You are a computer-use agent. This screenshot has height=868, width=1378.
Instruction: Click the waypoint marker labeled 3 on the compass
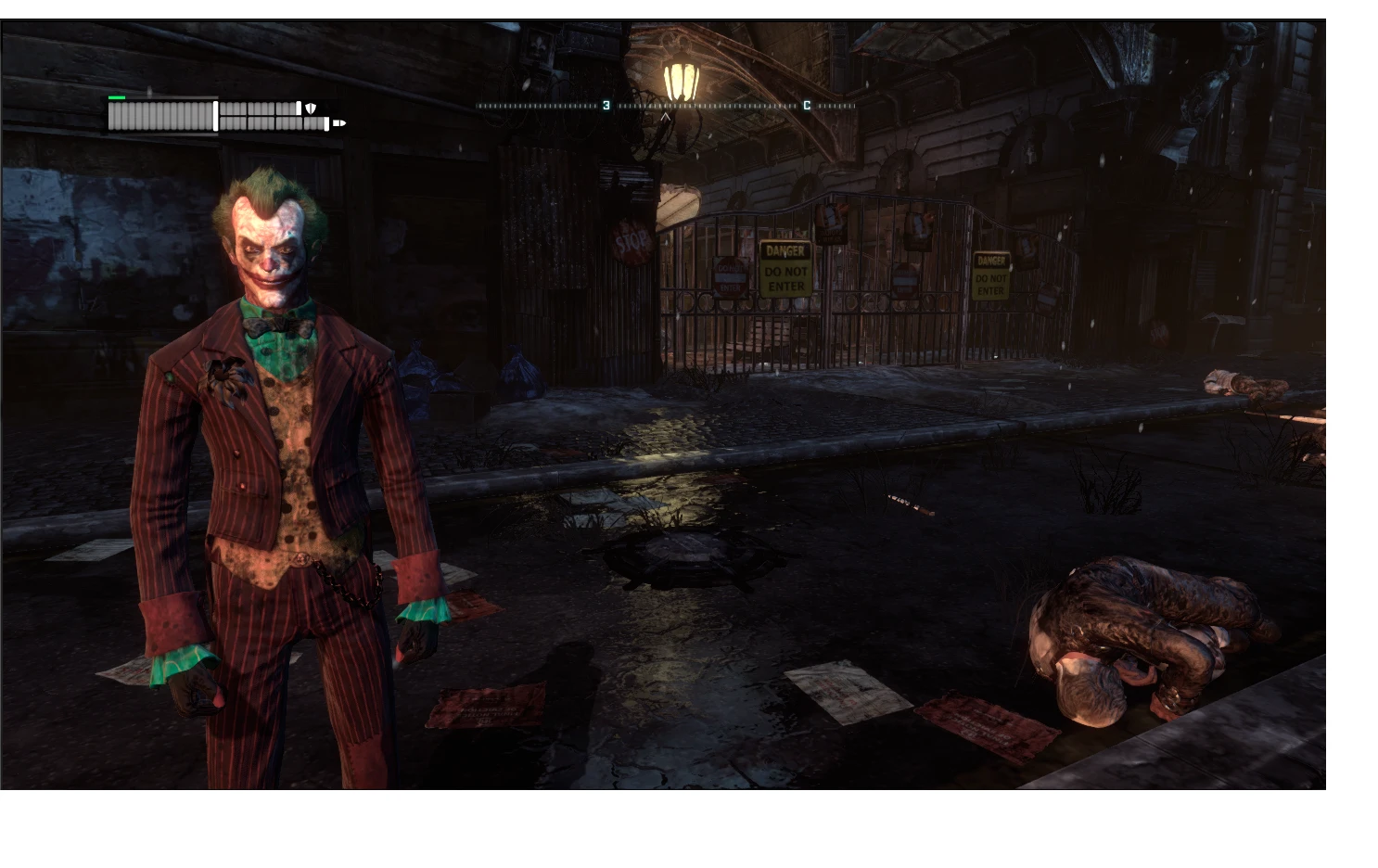606,105
